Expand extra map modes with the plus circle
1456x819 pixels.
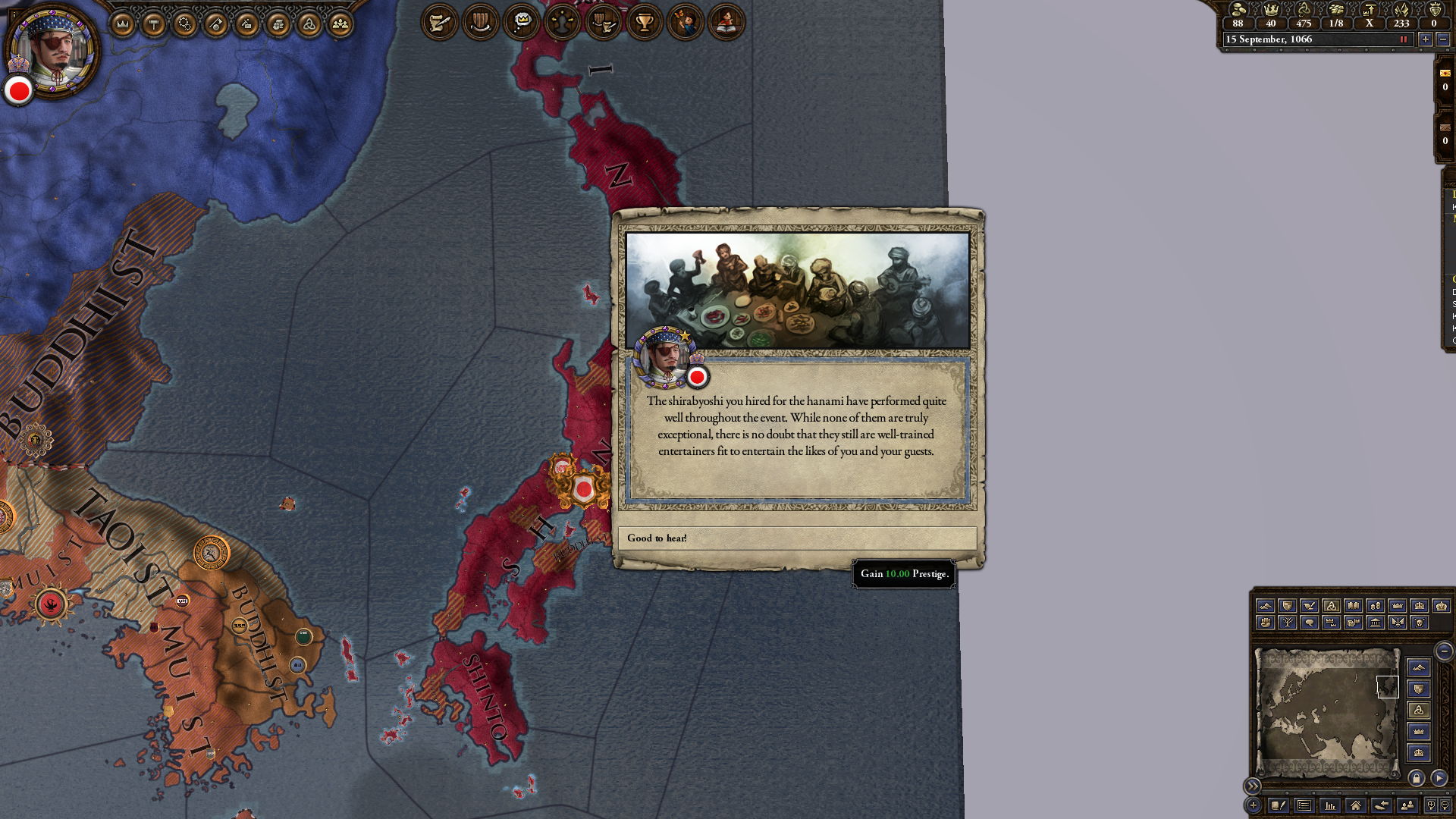pos(1254,805)
